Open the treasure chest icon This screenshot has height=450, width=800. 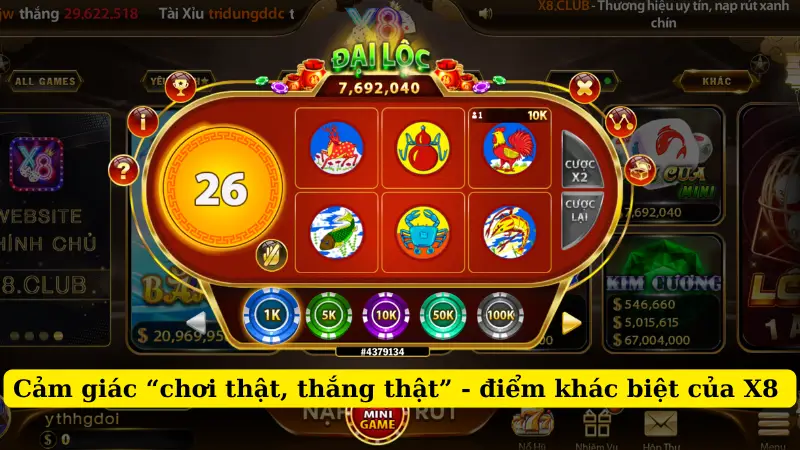pyautogui.click(x=639, y=169)
